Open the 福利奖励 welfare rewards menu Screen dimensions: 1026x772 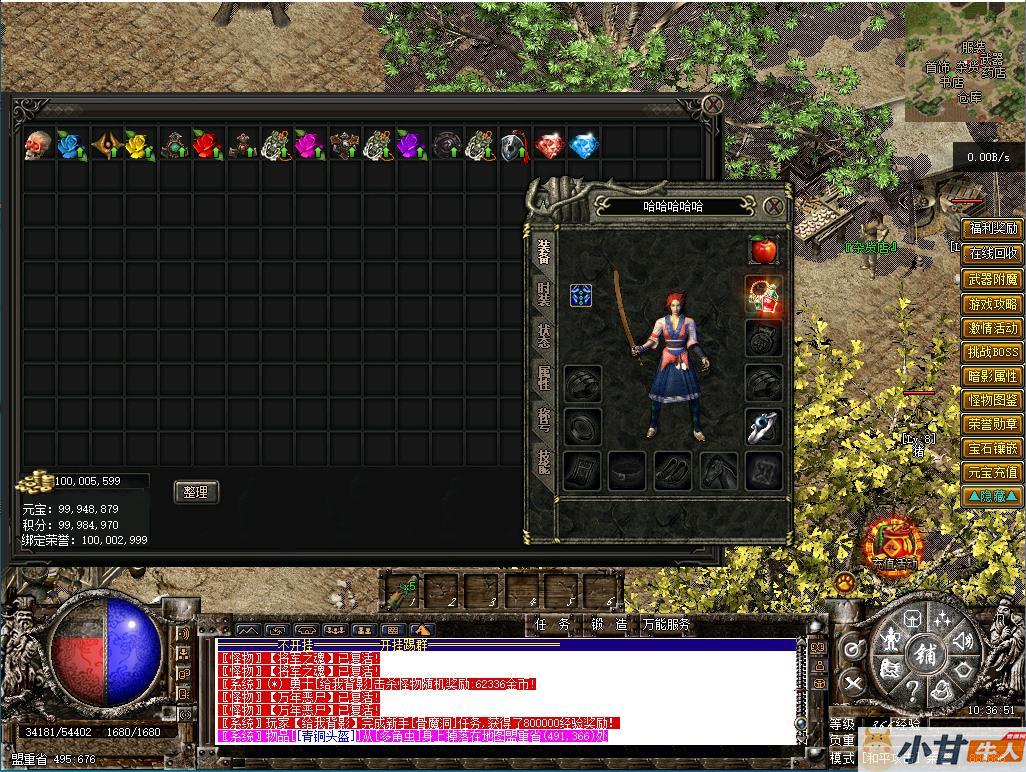coord(992,229)
